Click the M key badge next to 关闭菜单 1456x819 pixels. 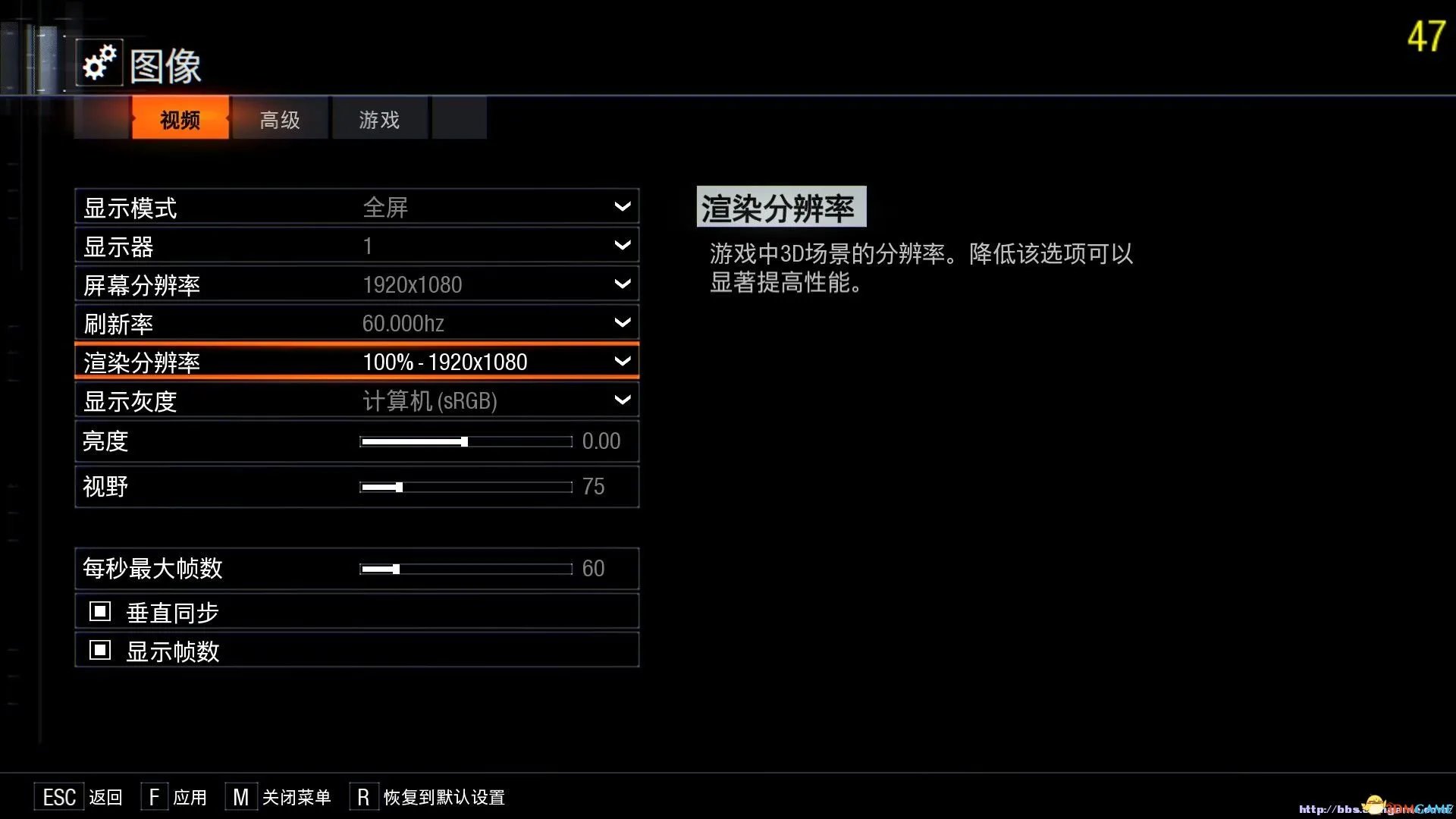tap(241, 796)
